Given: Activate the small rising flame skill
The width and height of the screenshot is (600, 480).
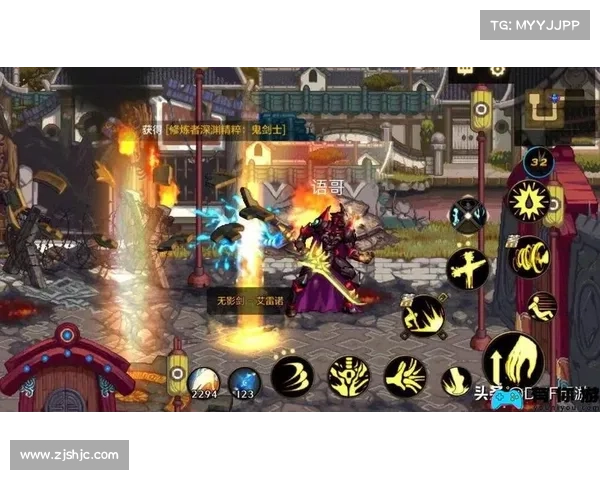Looking at the screenshot, I should coord(457,381).
